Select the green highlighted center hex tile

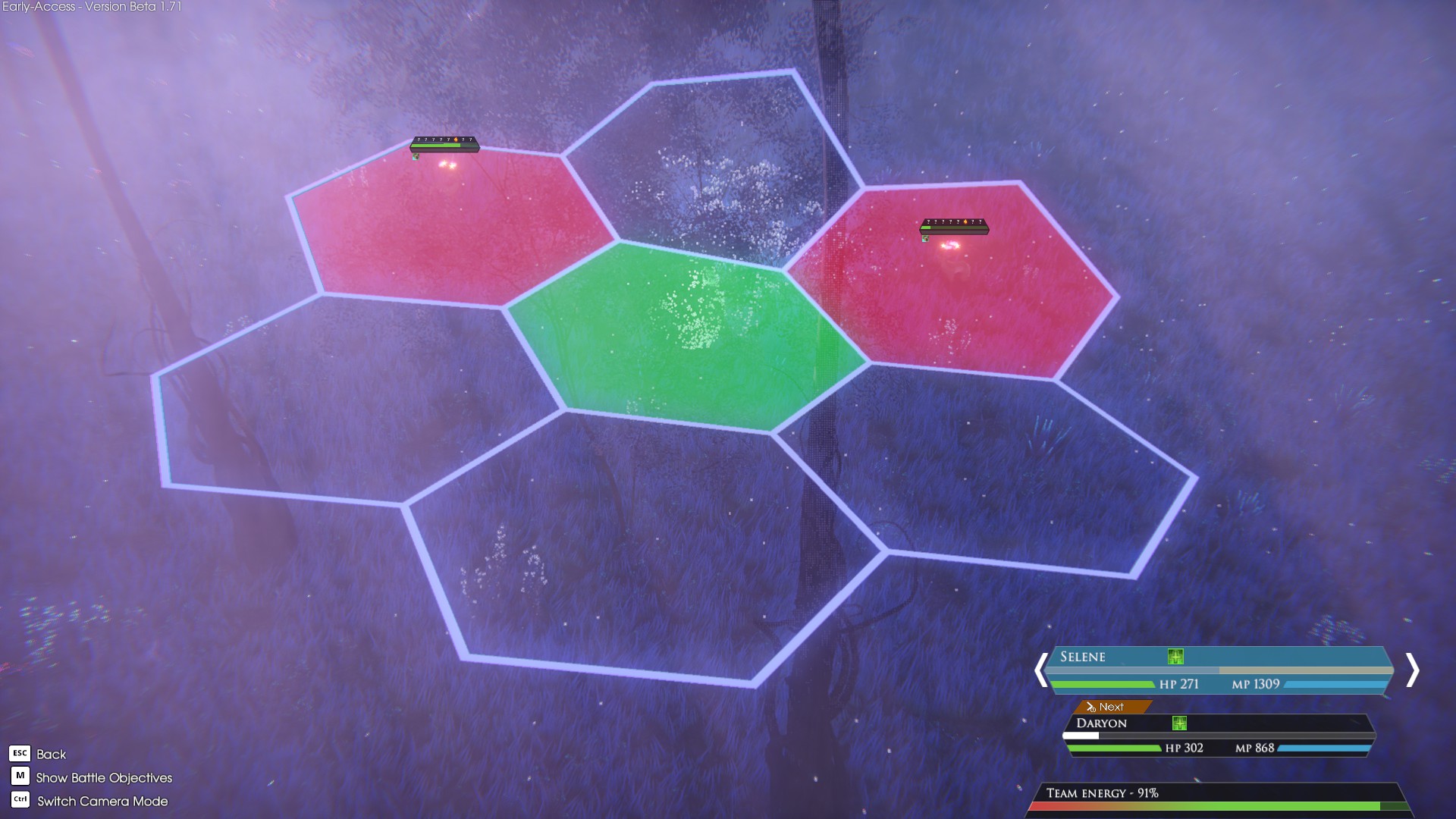[686, 337]
